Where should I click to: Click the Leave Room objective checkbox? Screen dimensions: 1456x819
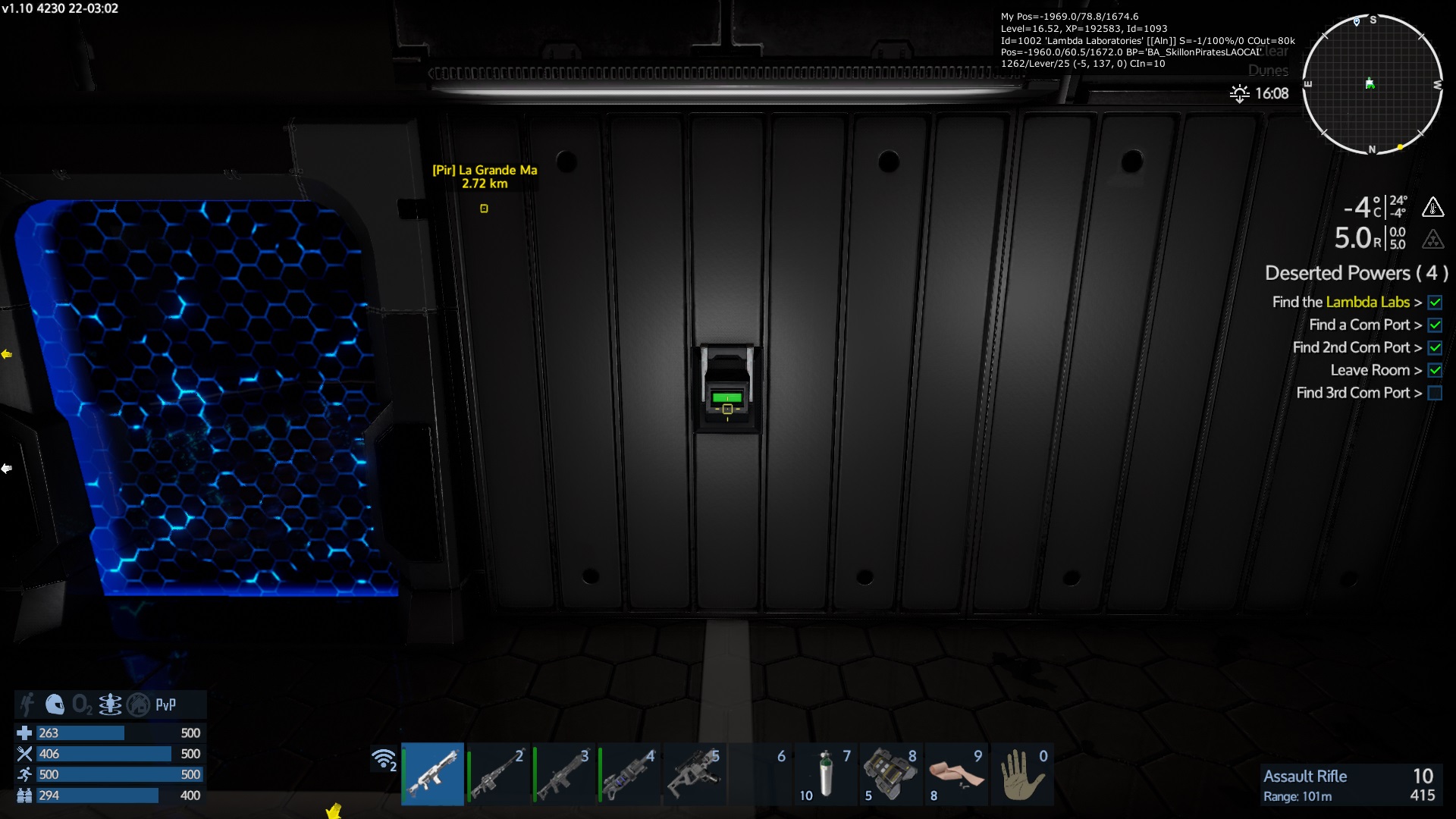pyautogui.click(x=1435, y=370)
